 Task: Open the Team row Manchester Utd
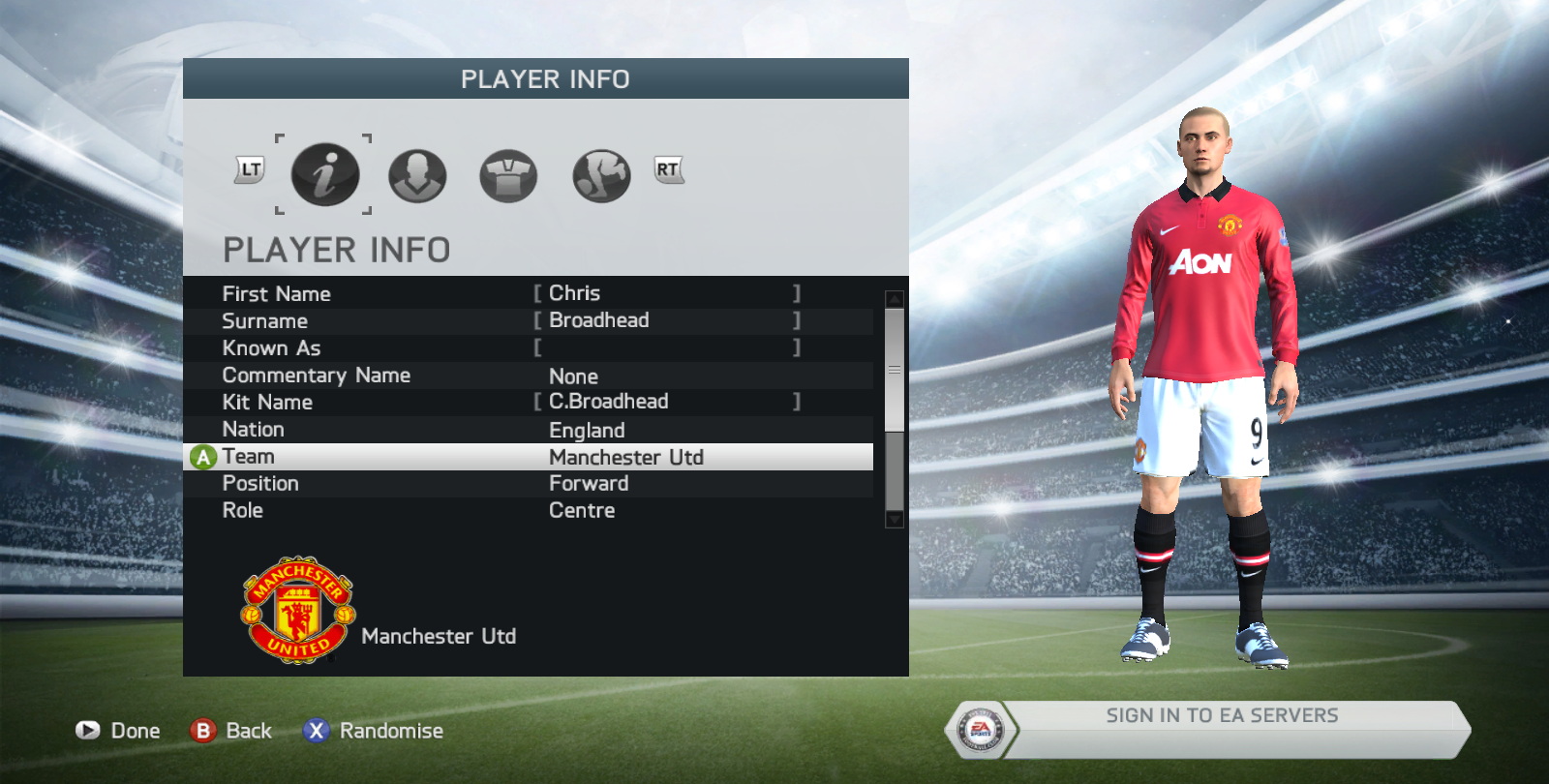(528, 457)
